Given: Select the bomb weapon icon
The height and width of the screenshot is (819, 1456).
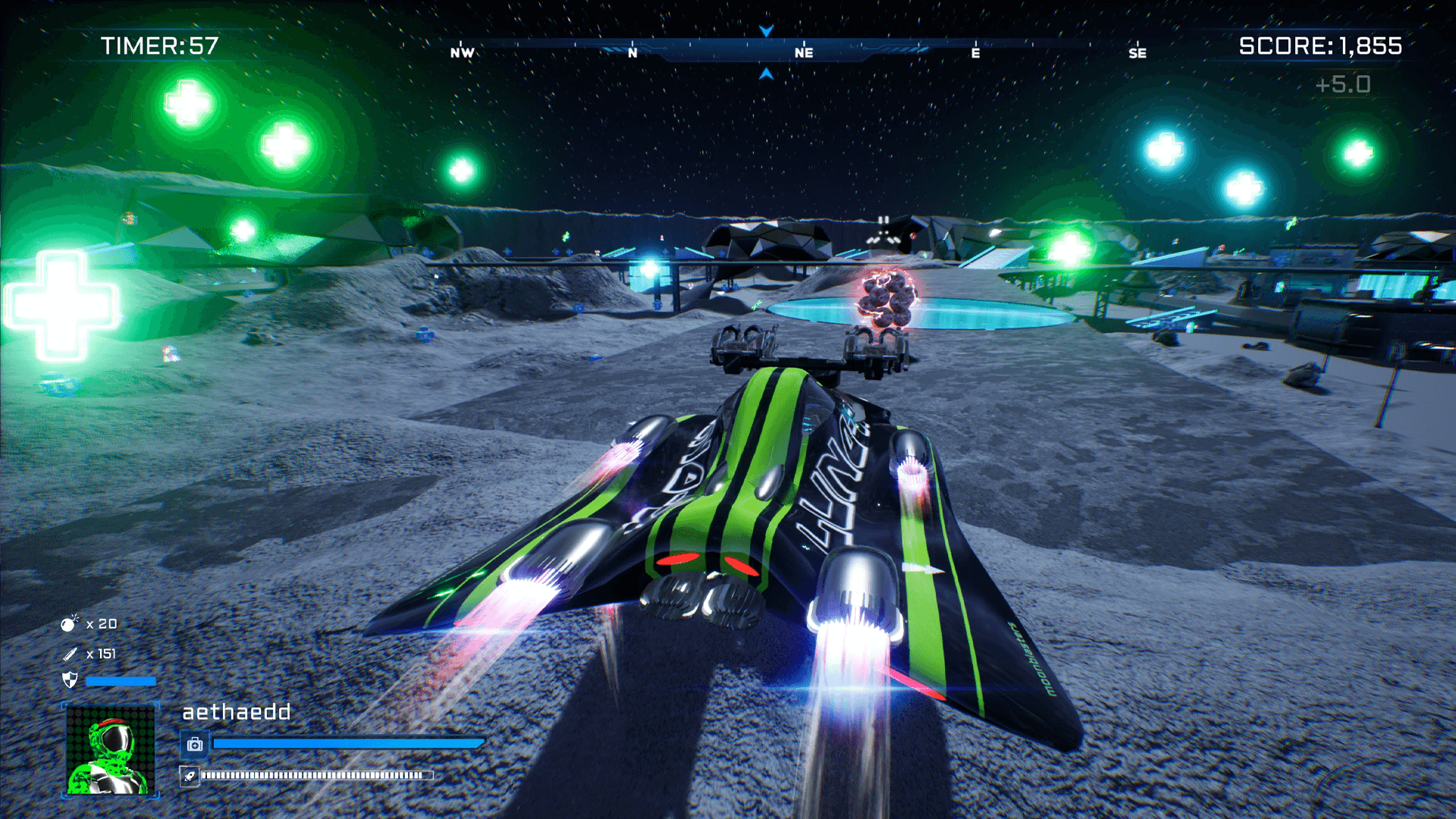Looking at the screenshot, I should click(70, 623).
